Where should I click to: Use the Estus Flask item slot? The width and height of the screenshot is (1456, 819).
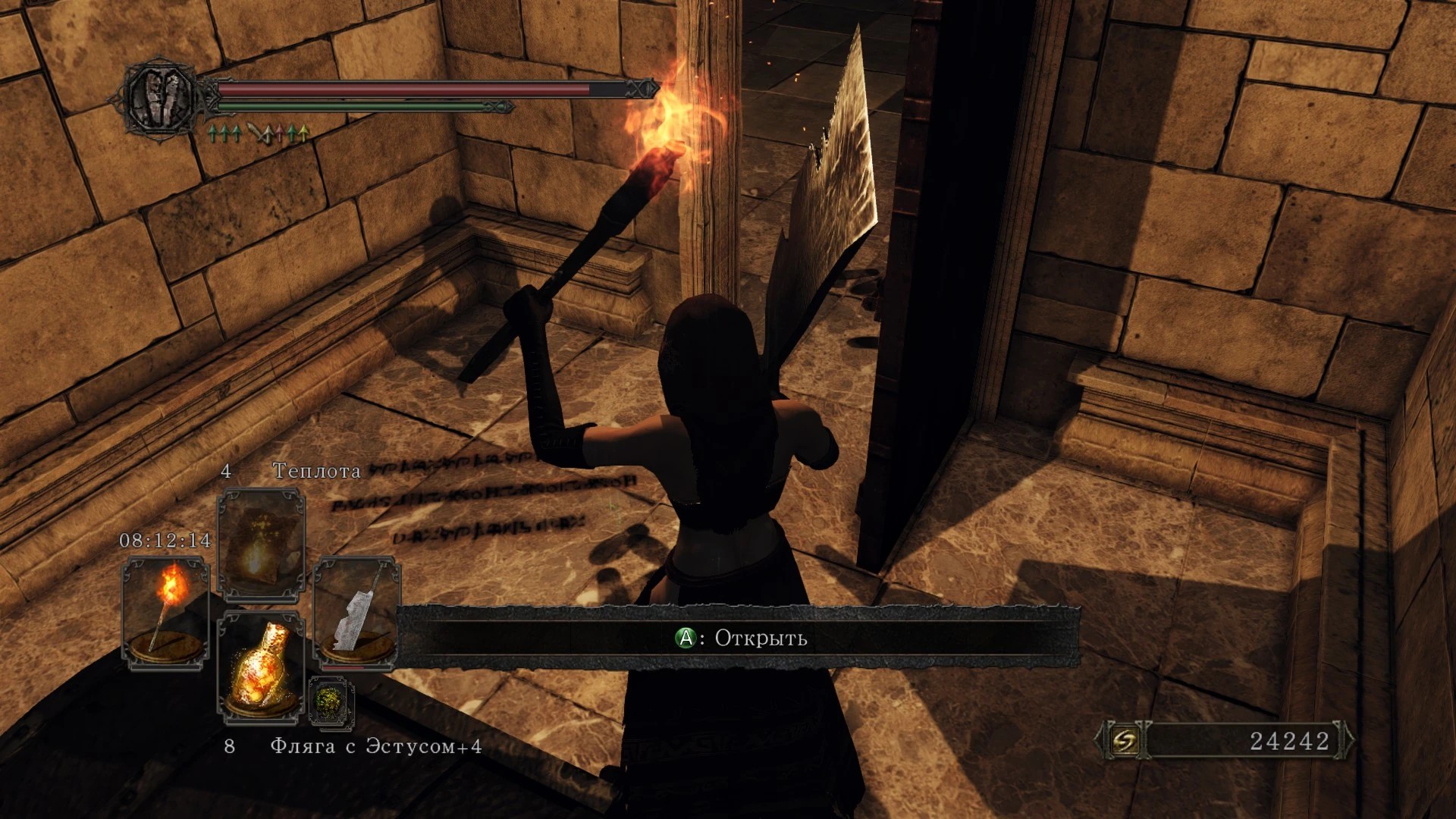click(x=261, y=667)
